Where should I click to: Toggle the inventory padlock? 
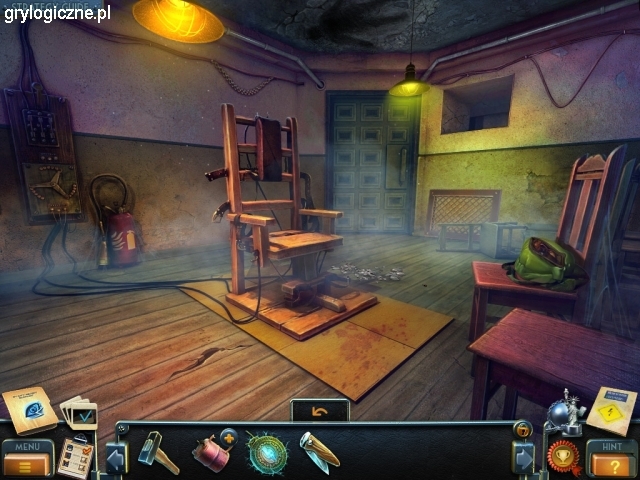(x=521, y=429)
